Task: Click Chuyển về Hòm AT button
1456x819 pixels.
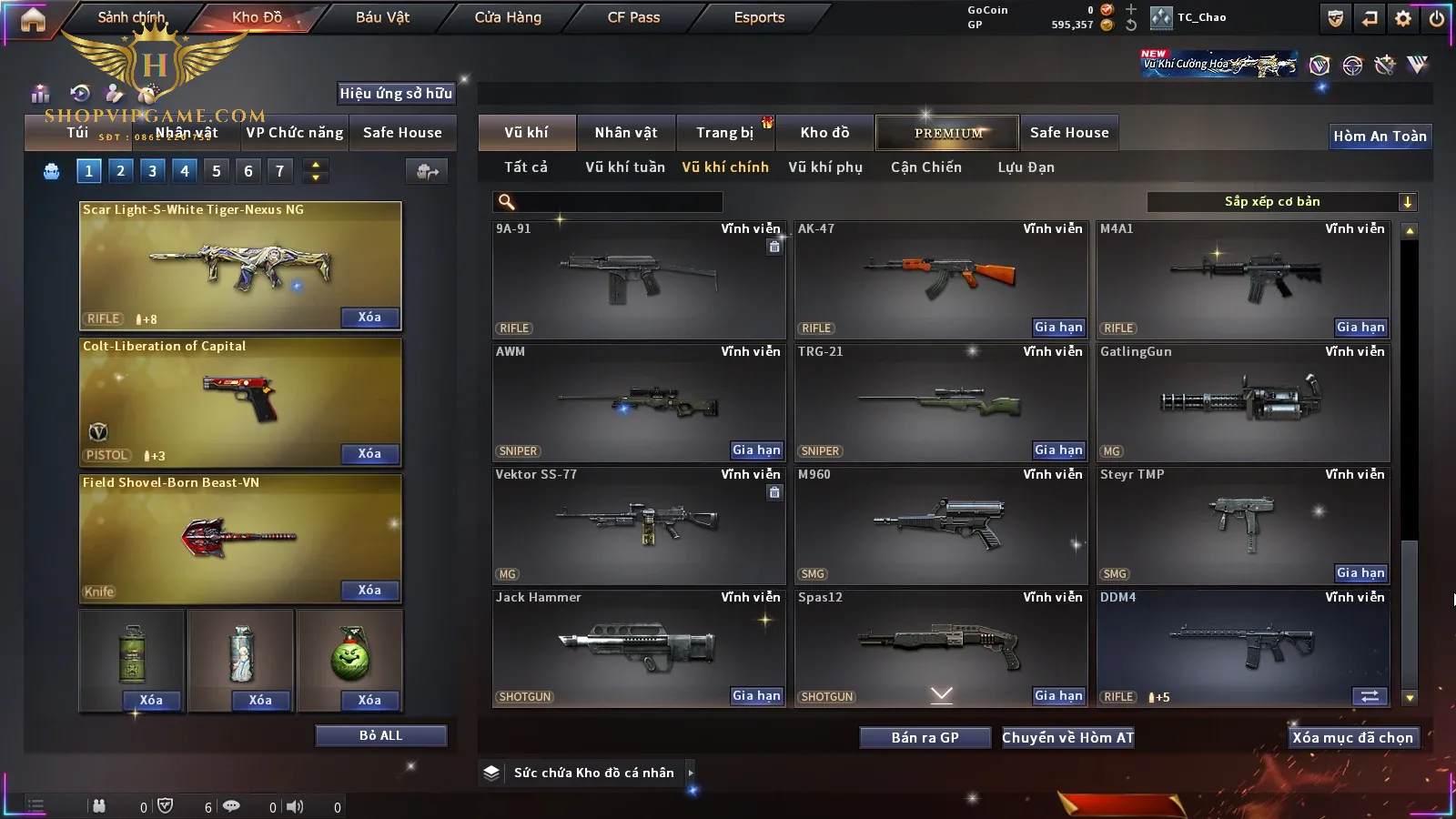Action: coord(1067,738)
